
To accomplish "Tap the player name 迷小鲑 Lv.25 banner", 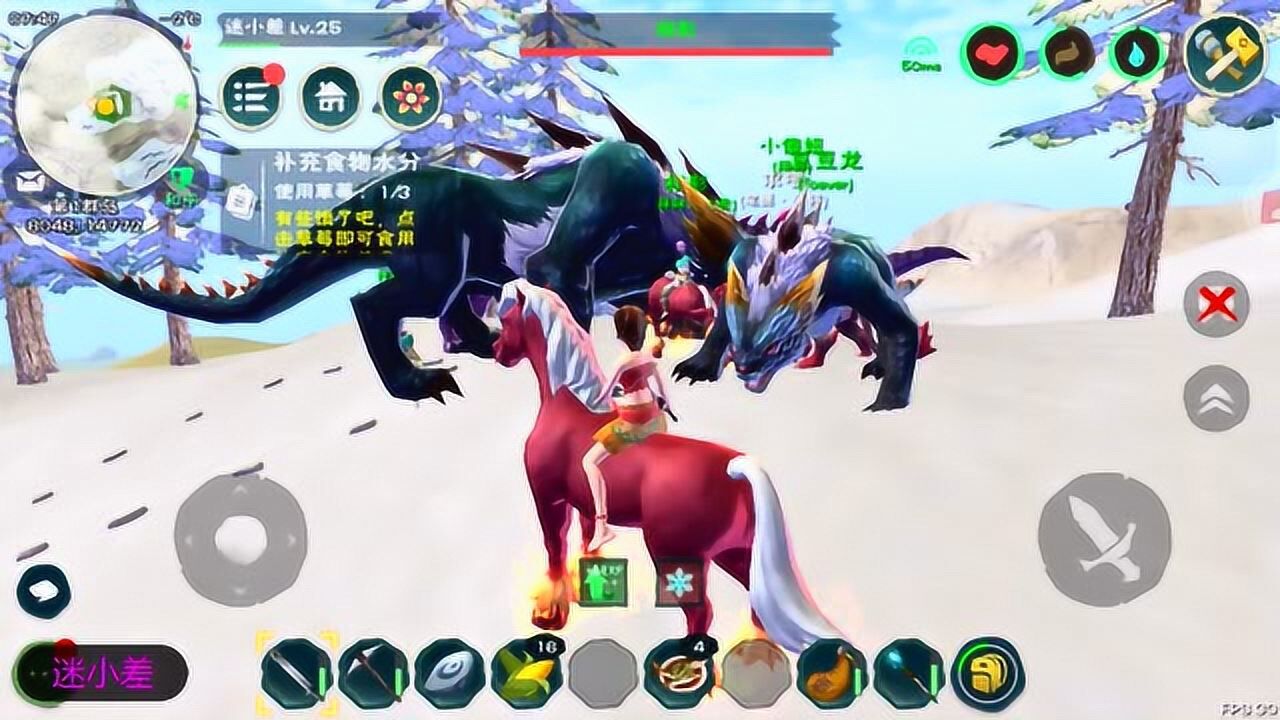I will tap(283, 29).
